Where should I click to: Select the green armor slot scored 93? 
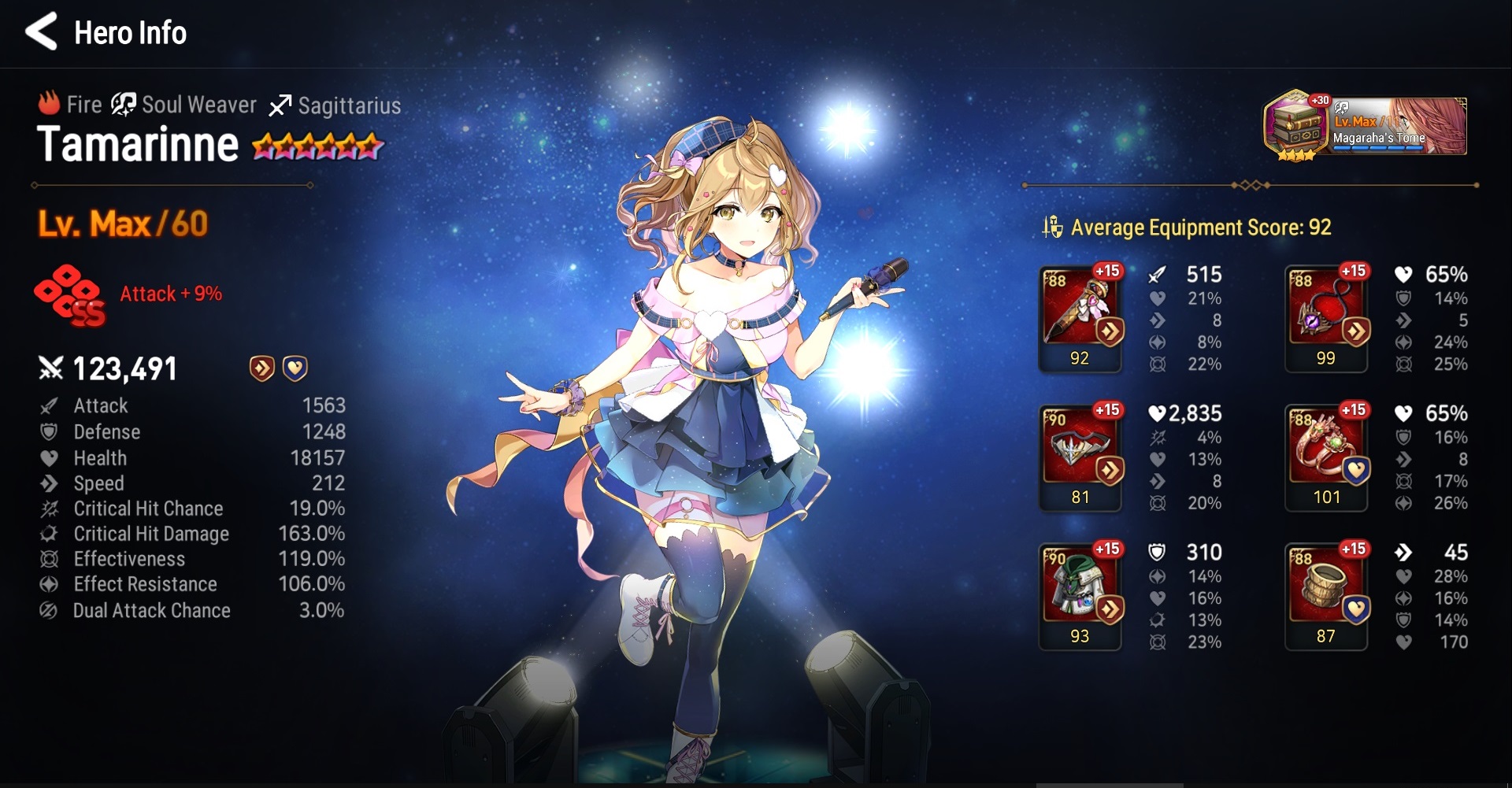click(1080, 596)
